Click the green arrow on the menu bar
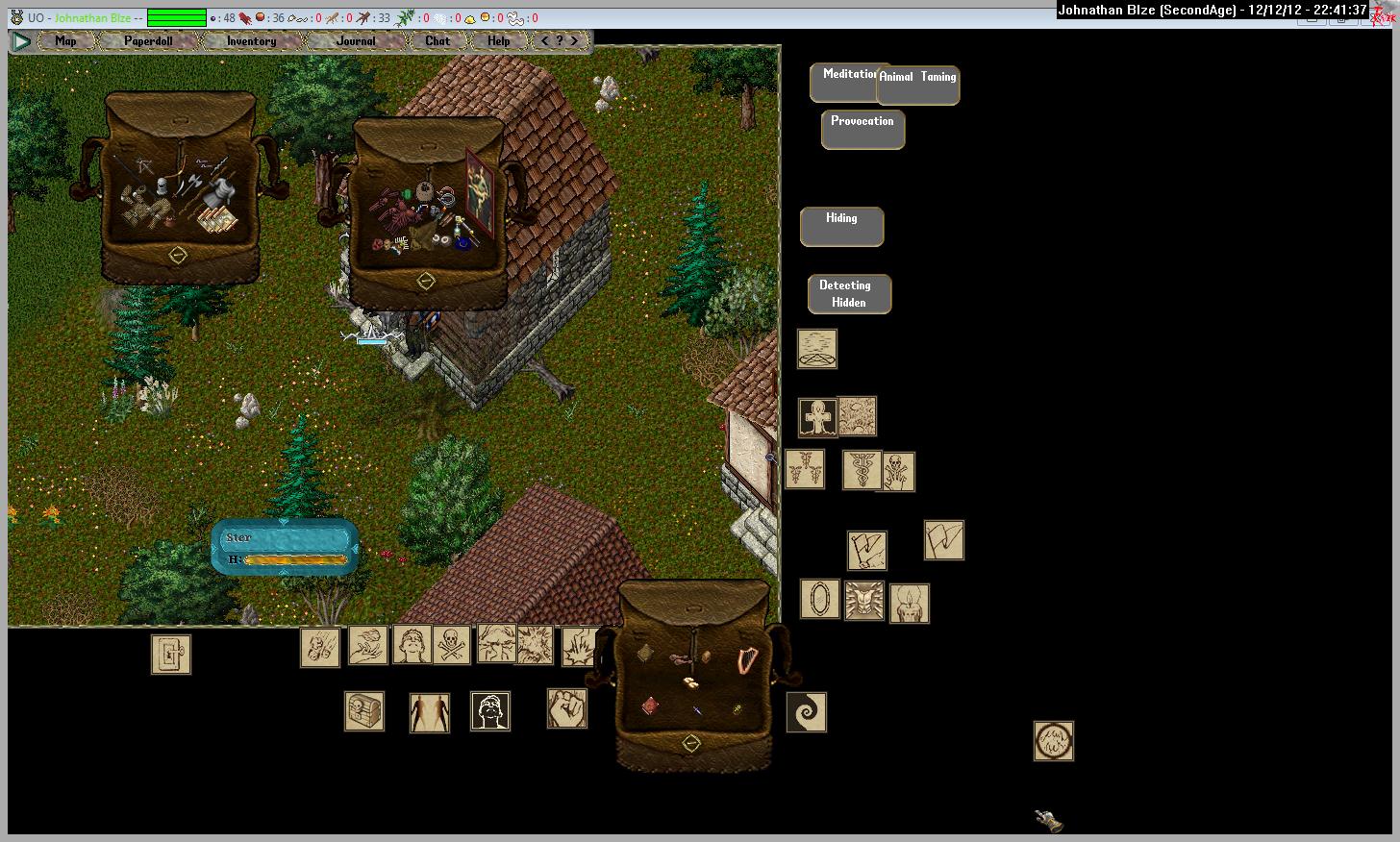This screenshot has width=1400, height=842. click(x=21, y=41)
